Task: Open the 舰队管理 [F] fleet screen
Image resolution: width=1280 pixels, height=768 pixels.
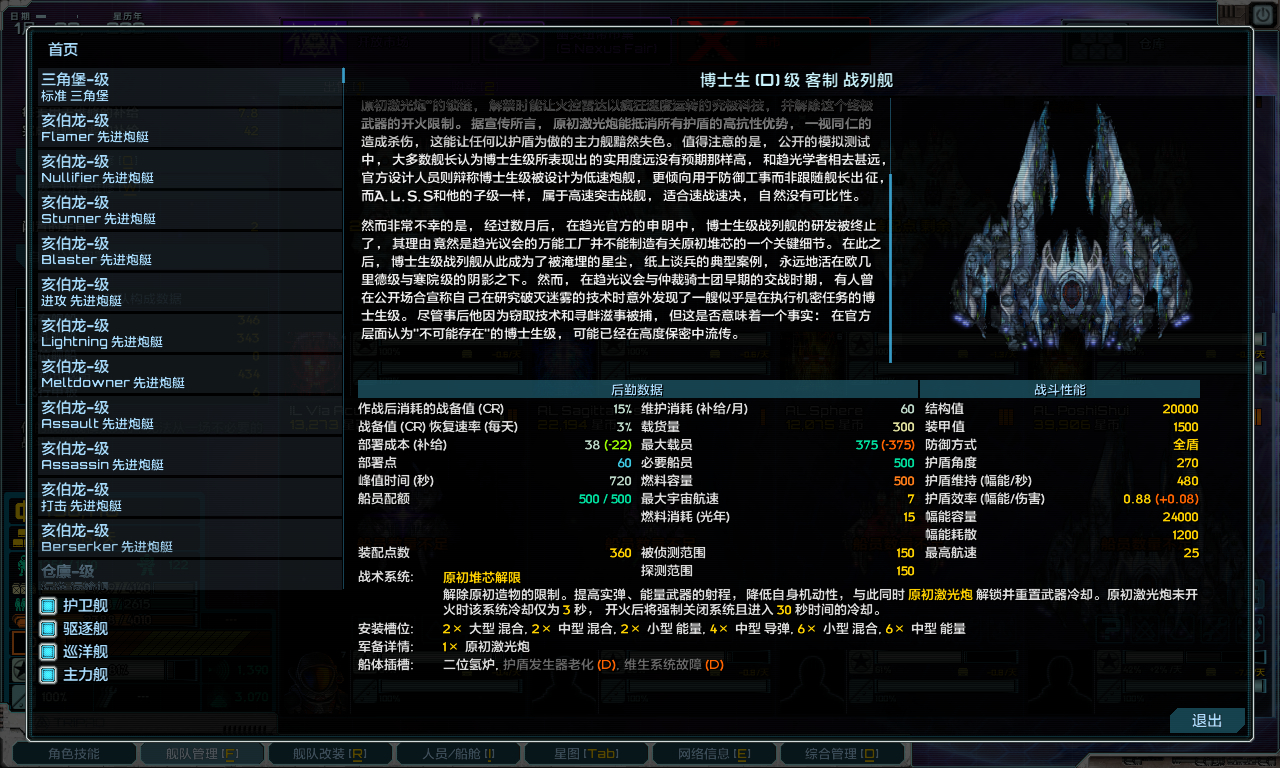Action: click(202, 755)
